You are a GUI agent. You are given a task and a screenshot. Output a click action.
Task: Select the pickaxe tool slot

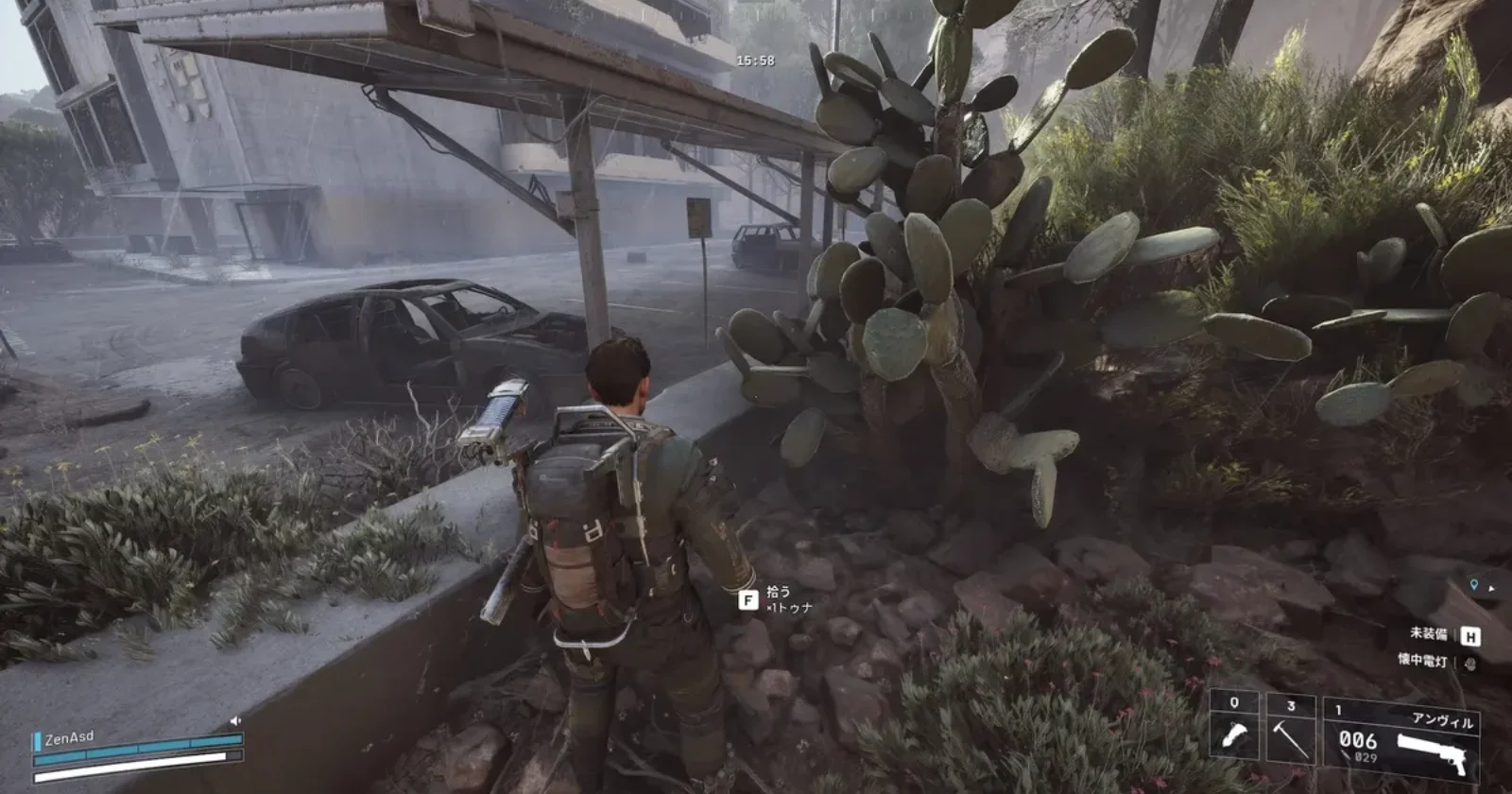coord(1290,735)
